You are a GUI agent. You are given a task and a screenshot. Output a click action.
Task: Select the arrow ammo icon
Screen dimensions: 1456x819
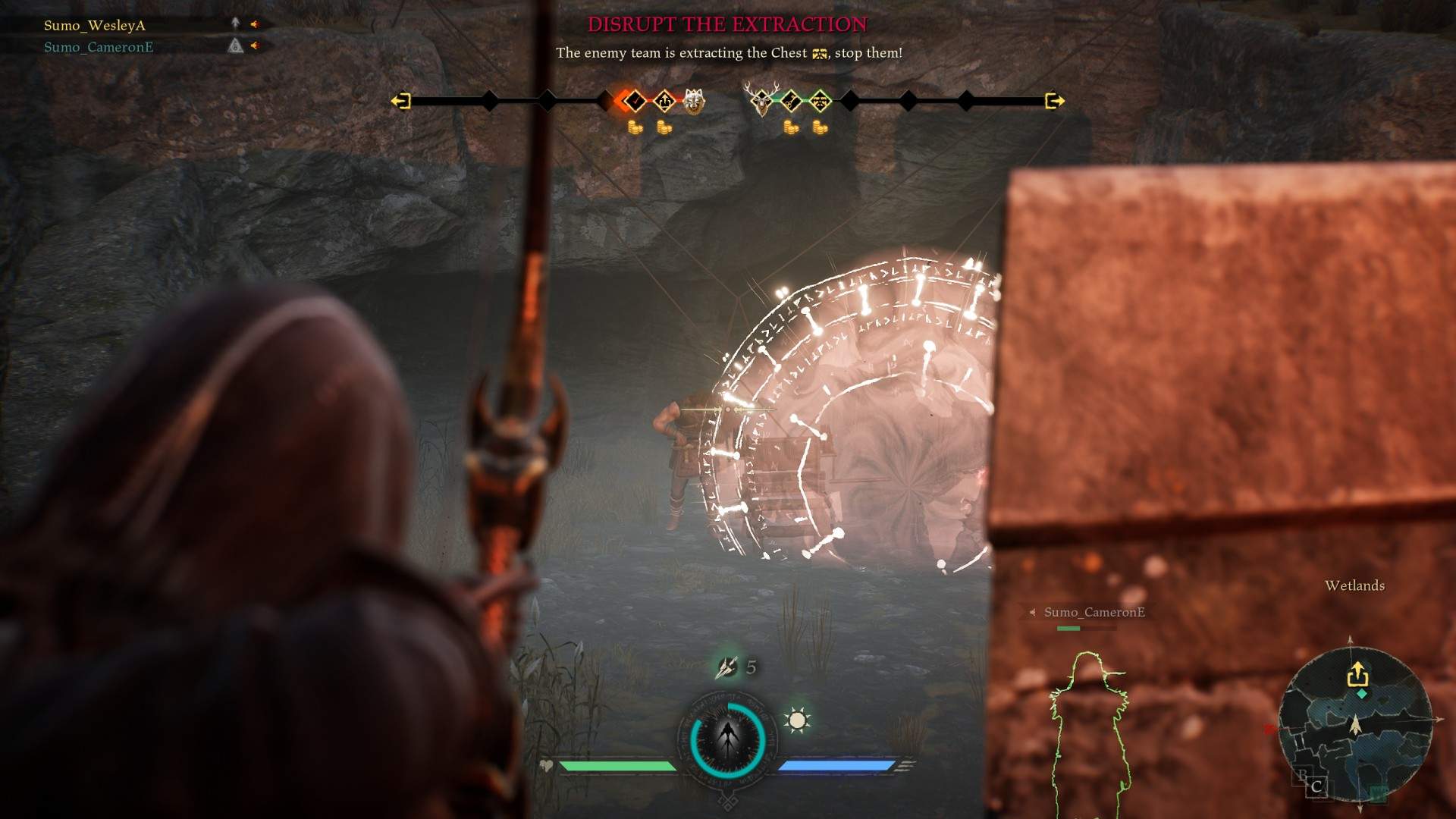[726, 667]
